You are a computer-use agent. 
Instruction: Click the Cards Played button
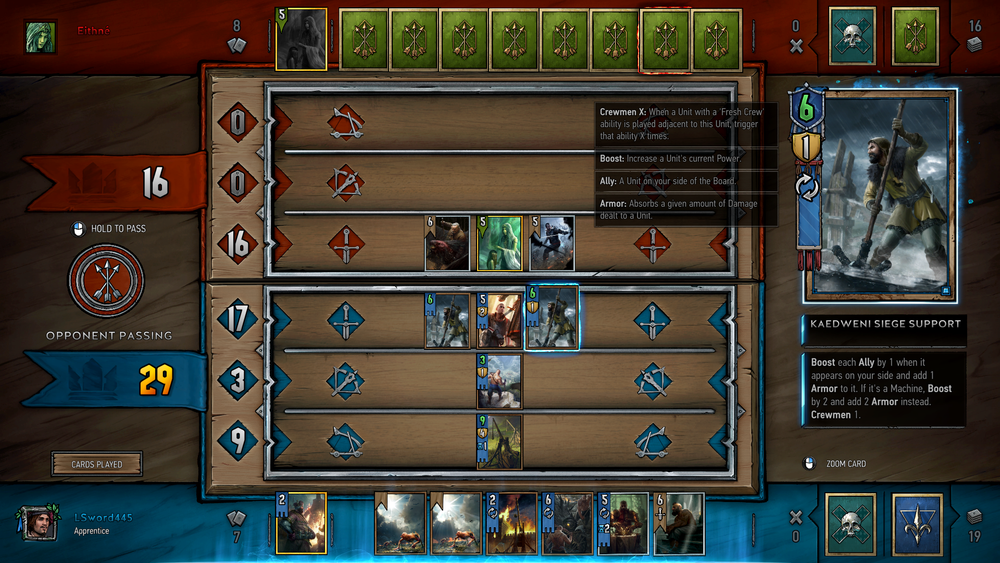tap(97, 464)
